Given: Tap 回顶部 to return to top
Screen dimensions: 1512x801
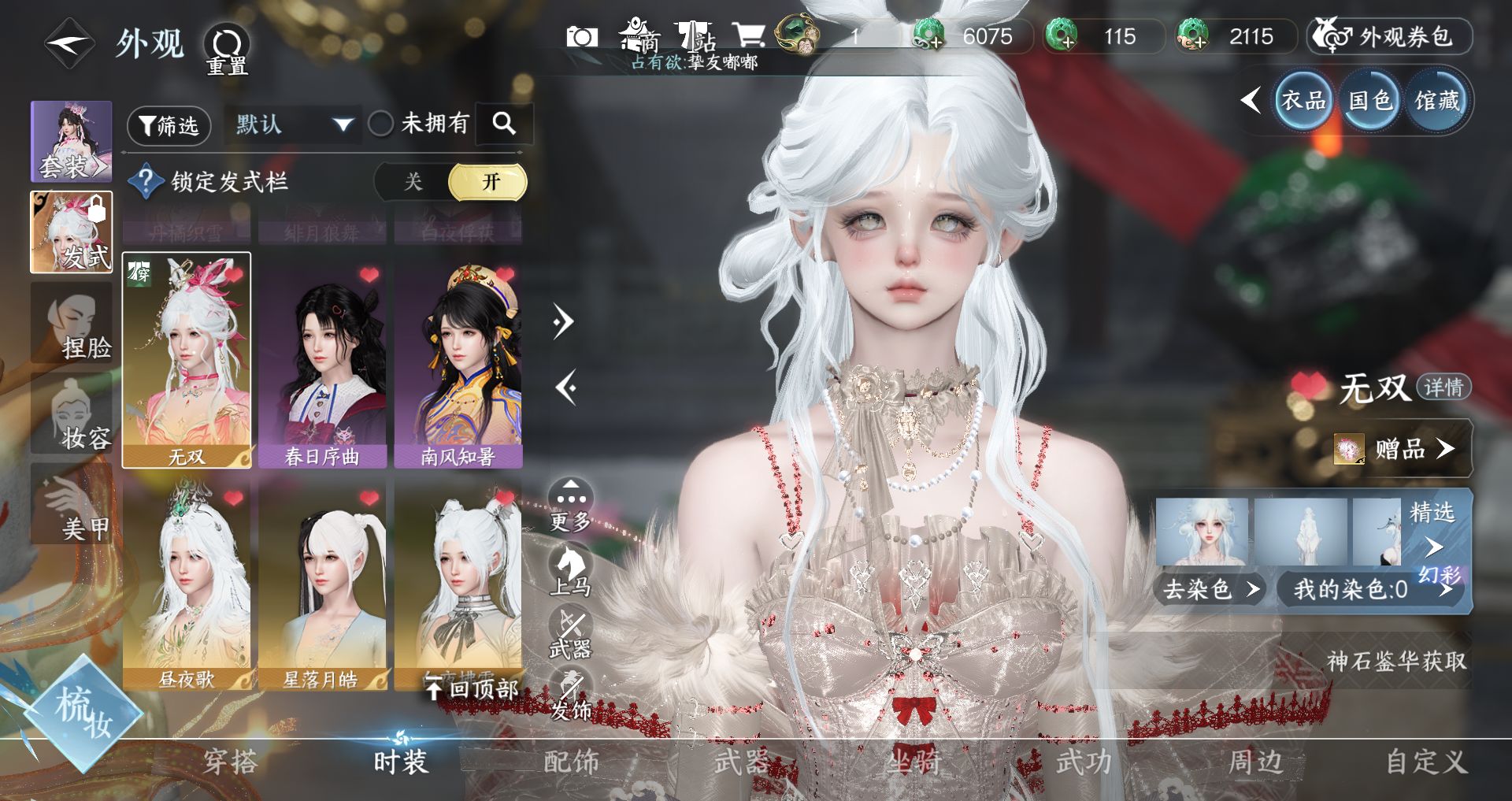Looking at the screenshot, I should (x=472, y=689).
